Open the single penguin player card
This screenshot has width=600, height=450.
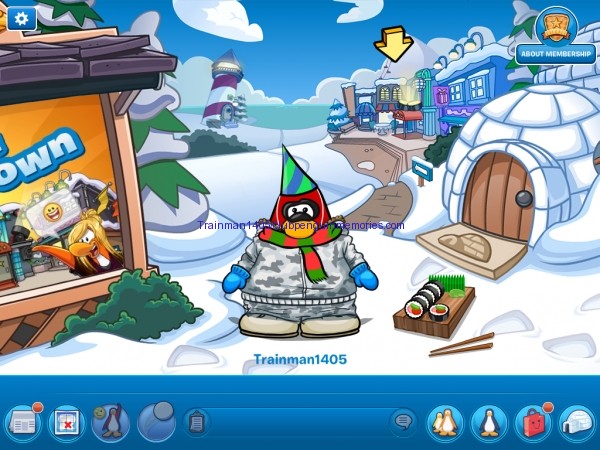(489, 422)
